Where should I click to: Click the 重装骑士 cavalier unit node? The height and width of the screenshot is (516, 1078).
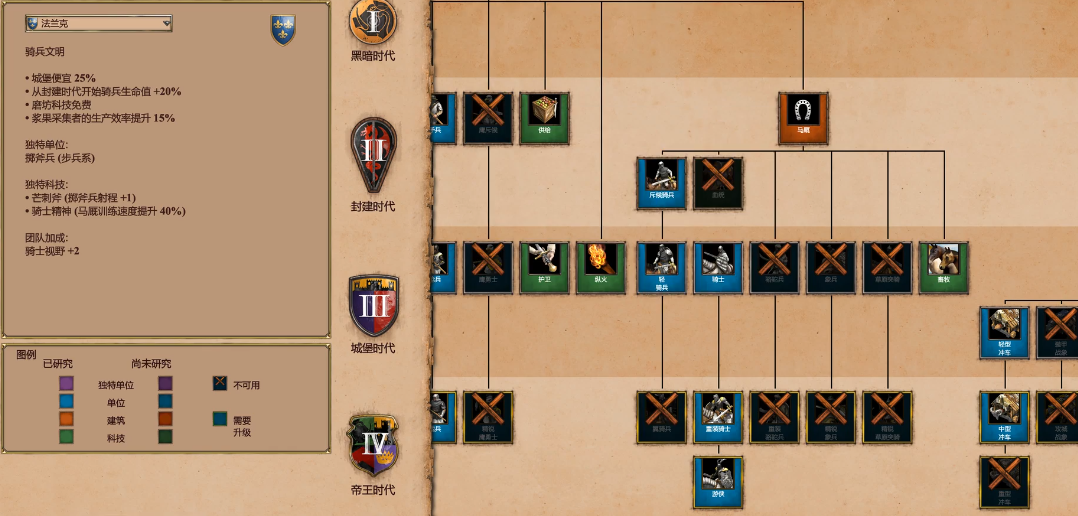click(x=718, y=417)
